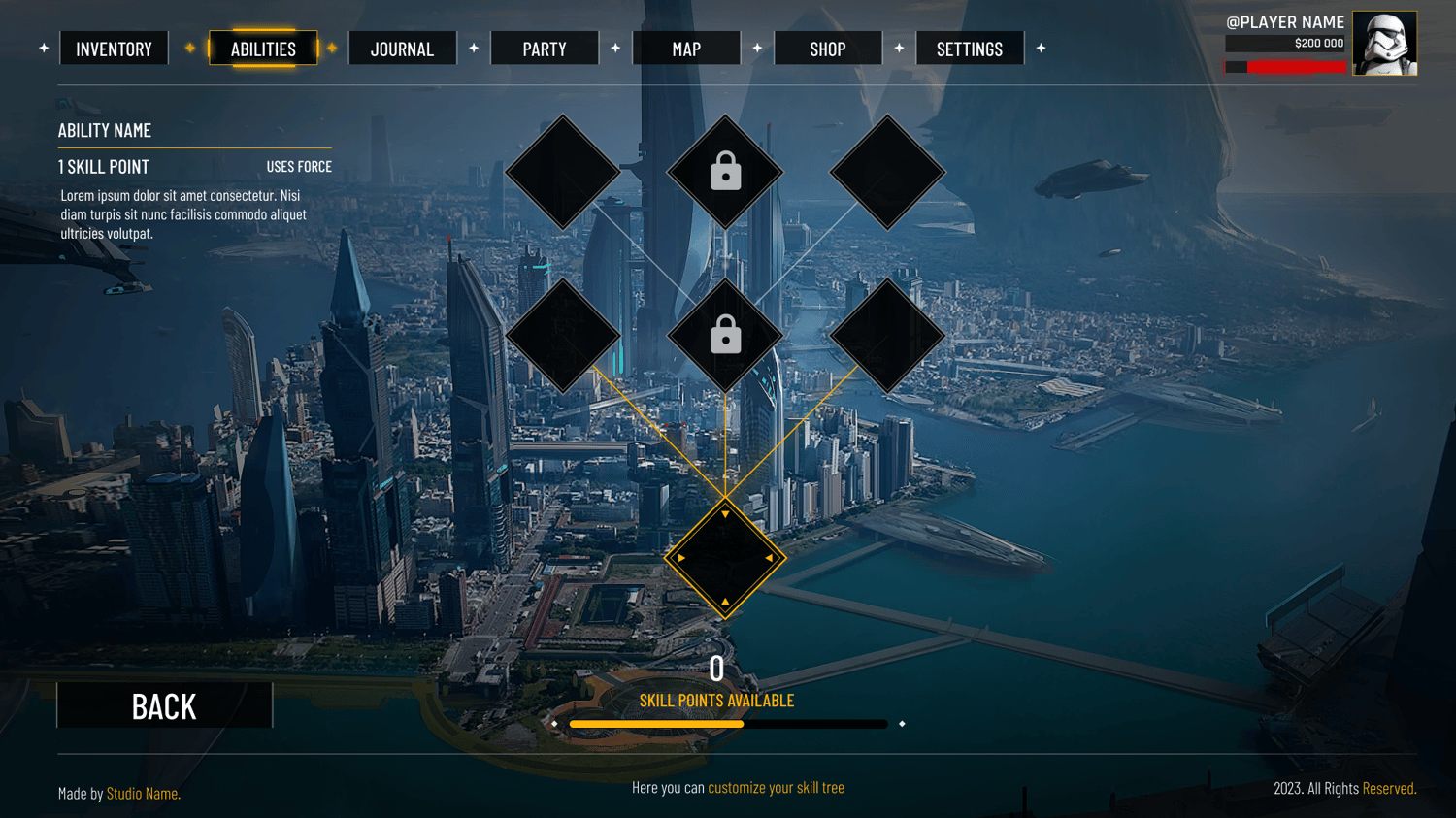Show the Map tab

click(686, 49)
